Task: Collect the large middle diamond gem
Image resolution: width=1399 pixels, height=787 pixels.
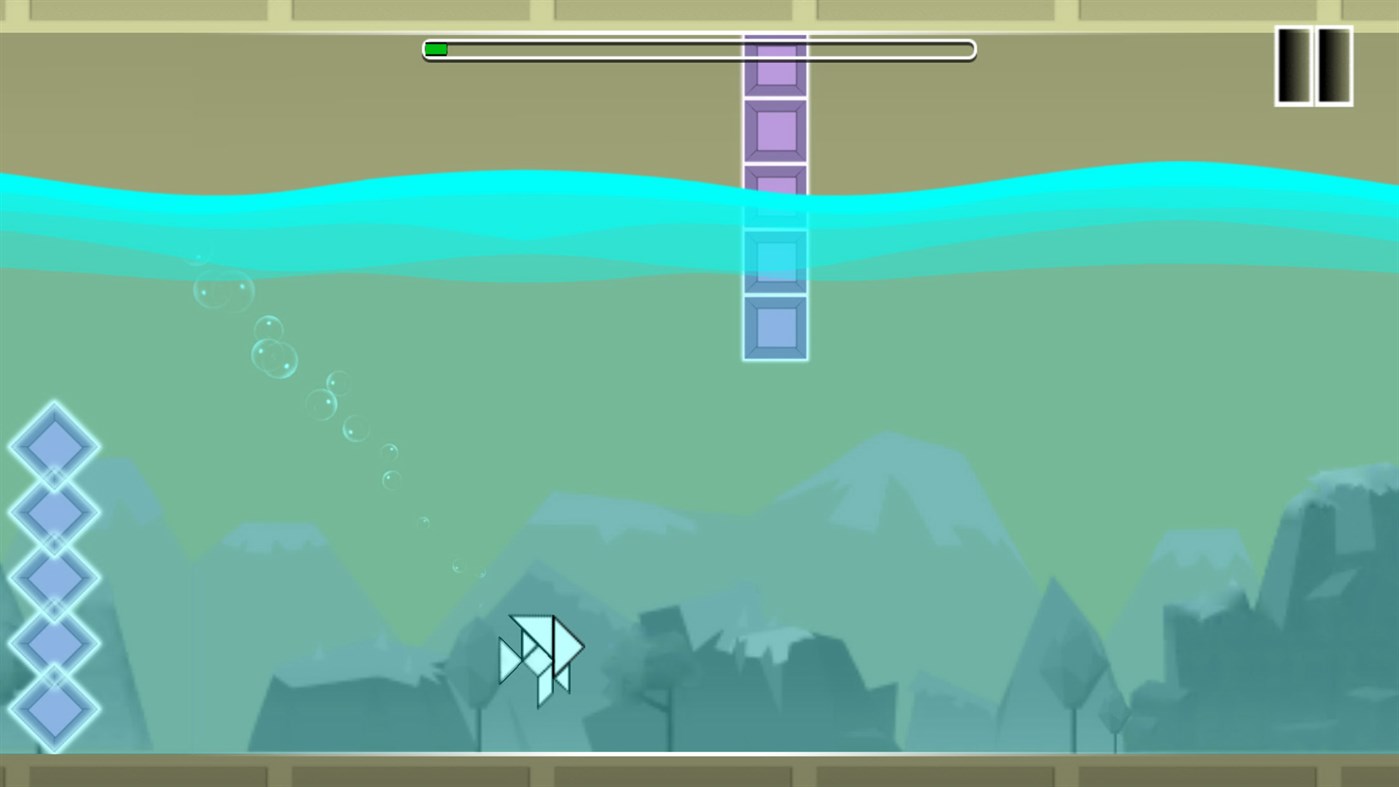Action: click(x=54, y=580)
